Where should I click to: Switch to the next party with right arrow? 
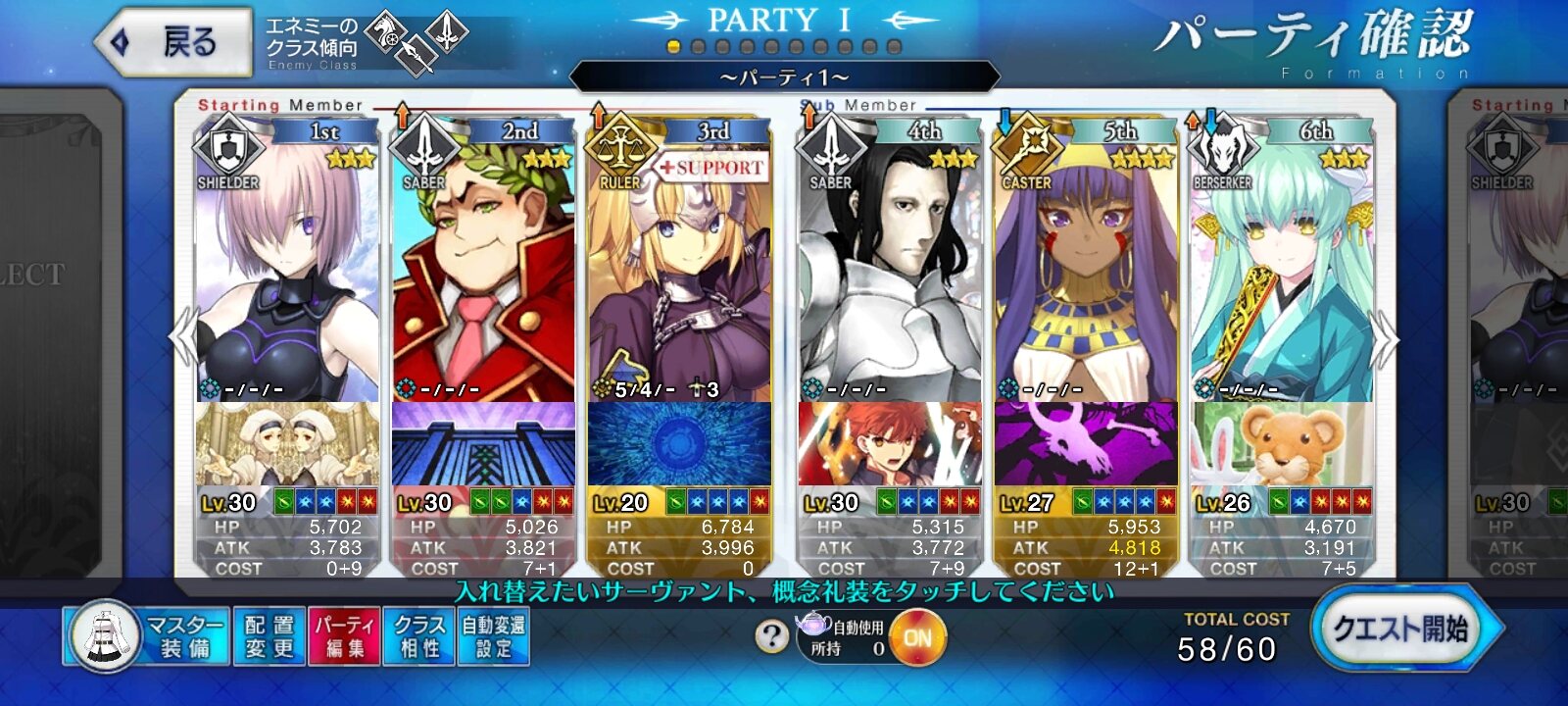(1385, 338)
